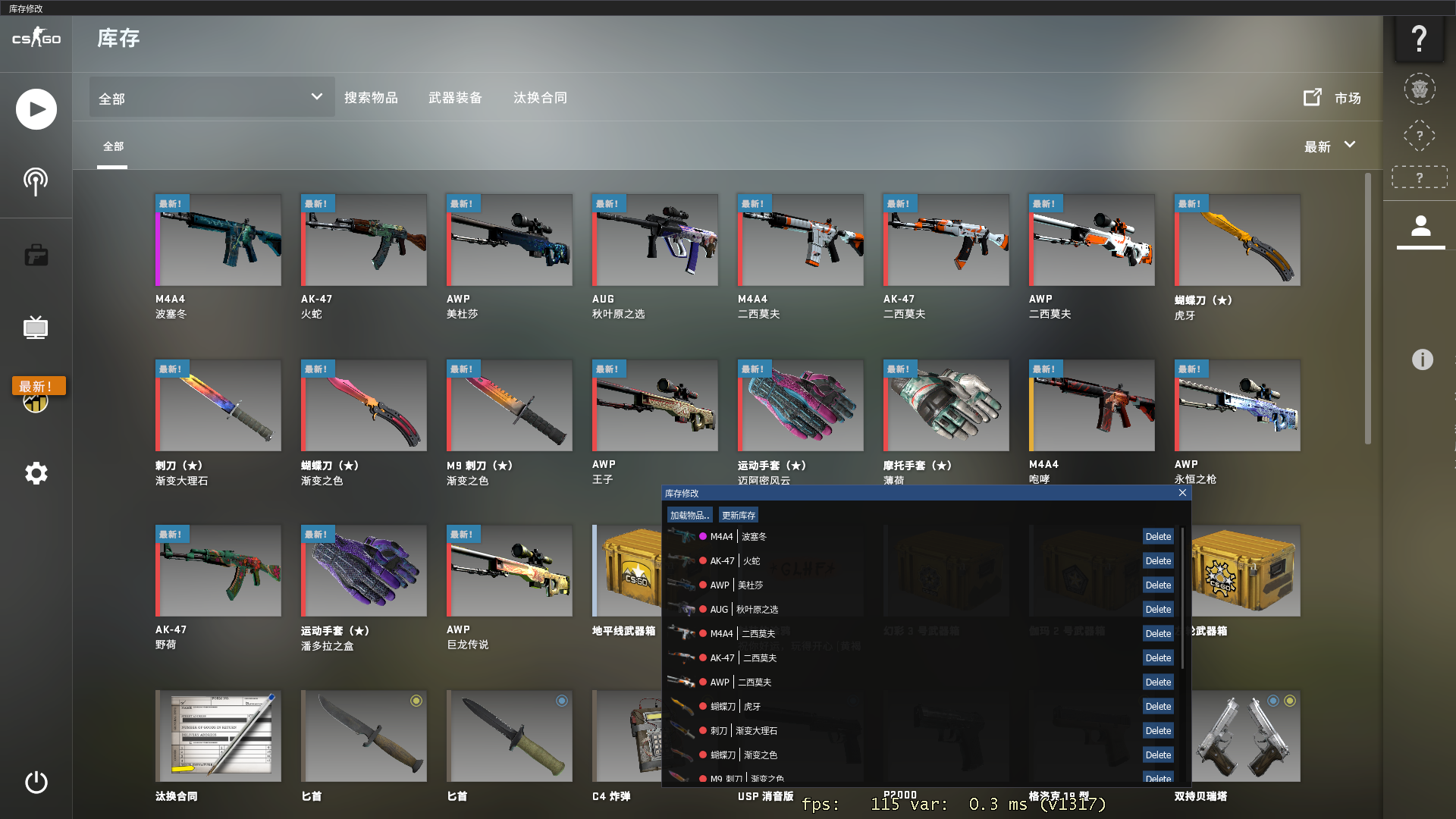Open the 市场 marketplace link
Image resolution: width=1456 pixels, height=819 pixels.
click(x=1347, y=98)
